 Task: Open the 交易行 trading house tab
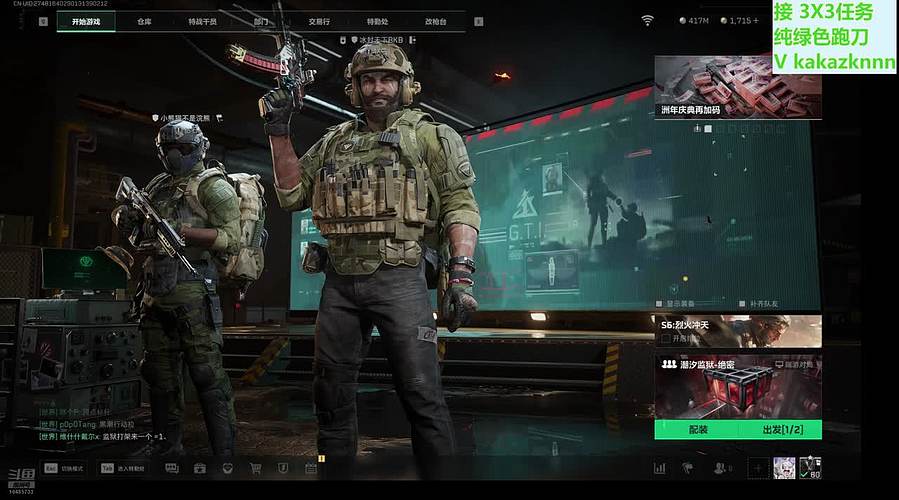coord(319,21)
